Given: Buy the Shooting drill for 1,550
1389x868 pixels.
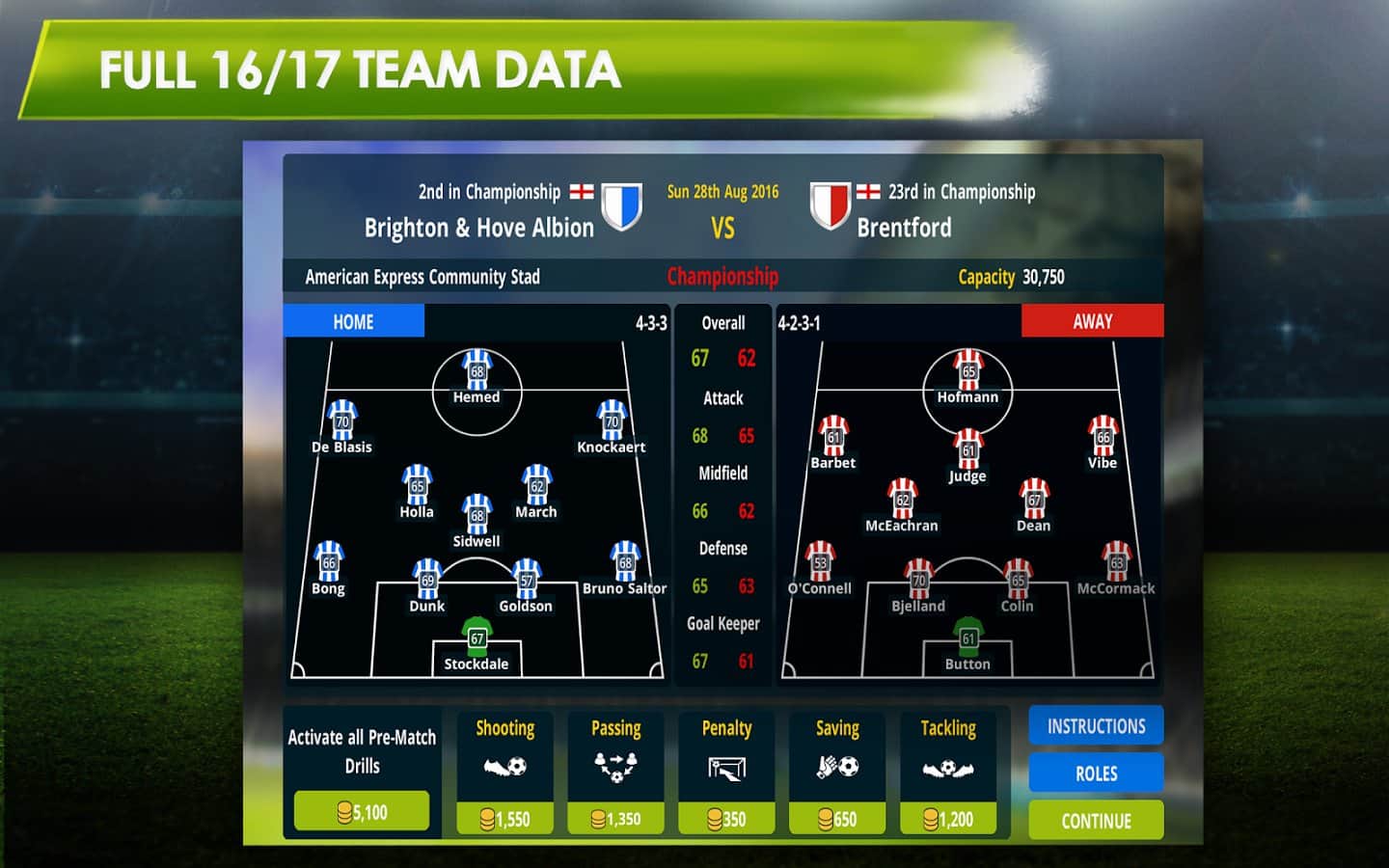Looking at the screenshot, I should (x=505, y=818).
